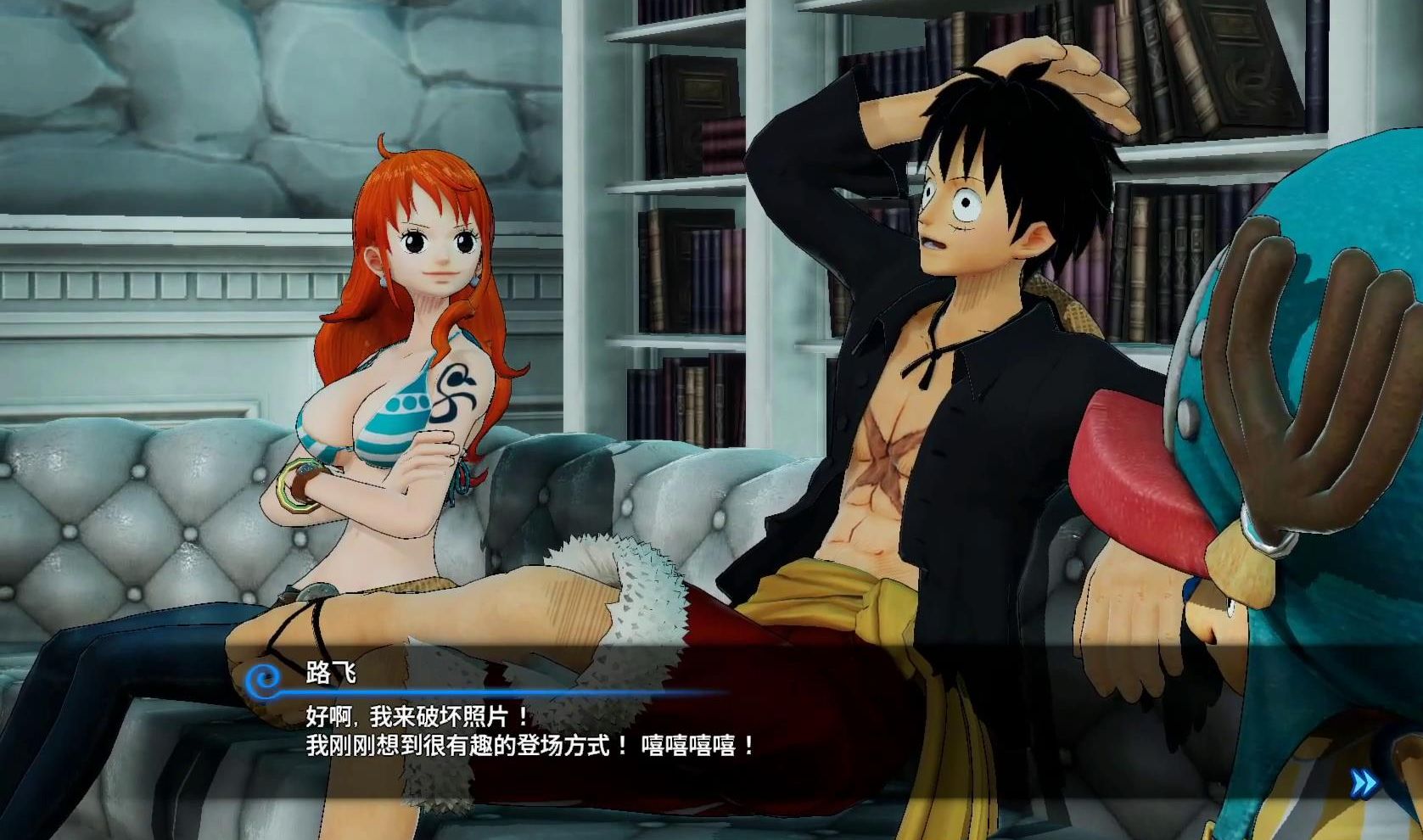Screen dimensions: 1423x840
Task: Advance the dialogue using the blue double-arrow icon
Action: pyautogui.click(x=1364, y=783)
